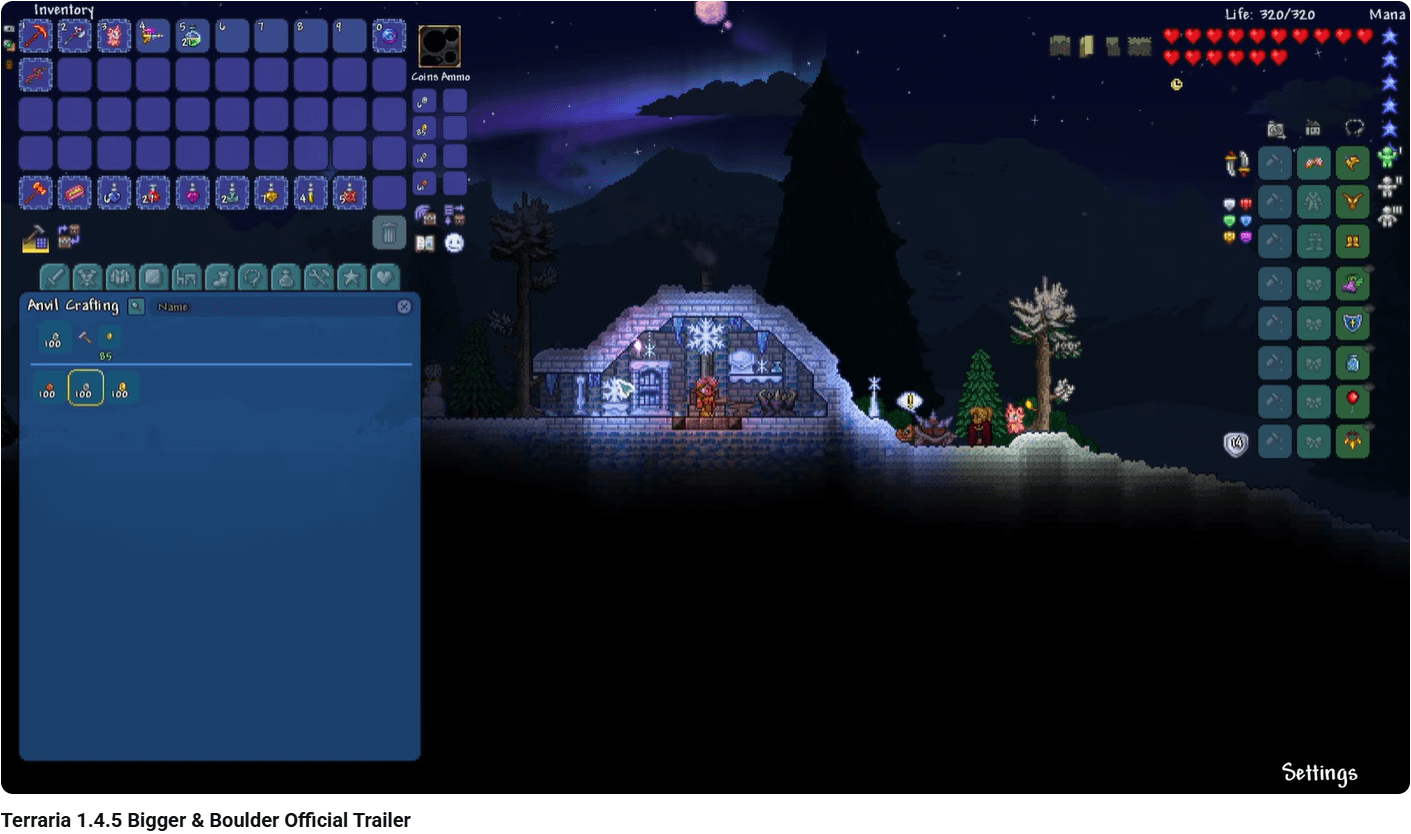The image size is (1411, 834).
Task: Pick the magic mirror in hotbar slot 0
Action: point(389,36)
